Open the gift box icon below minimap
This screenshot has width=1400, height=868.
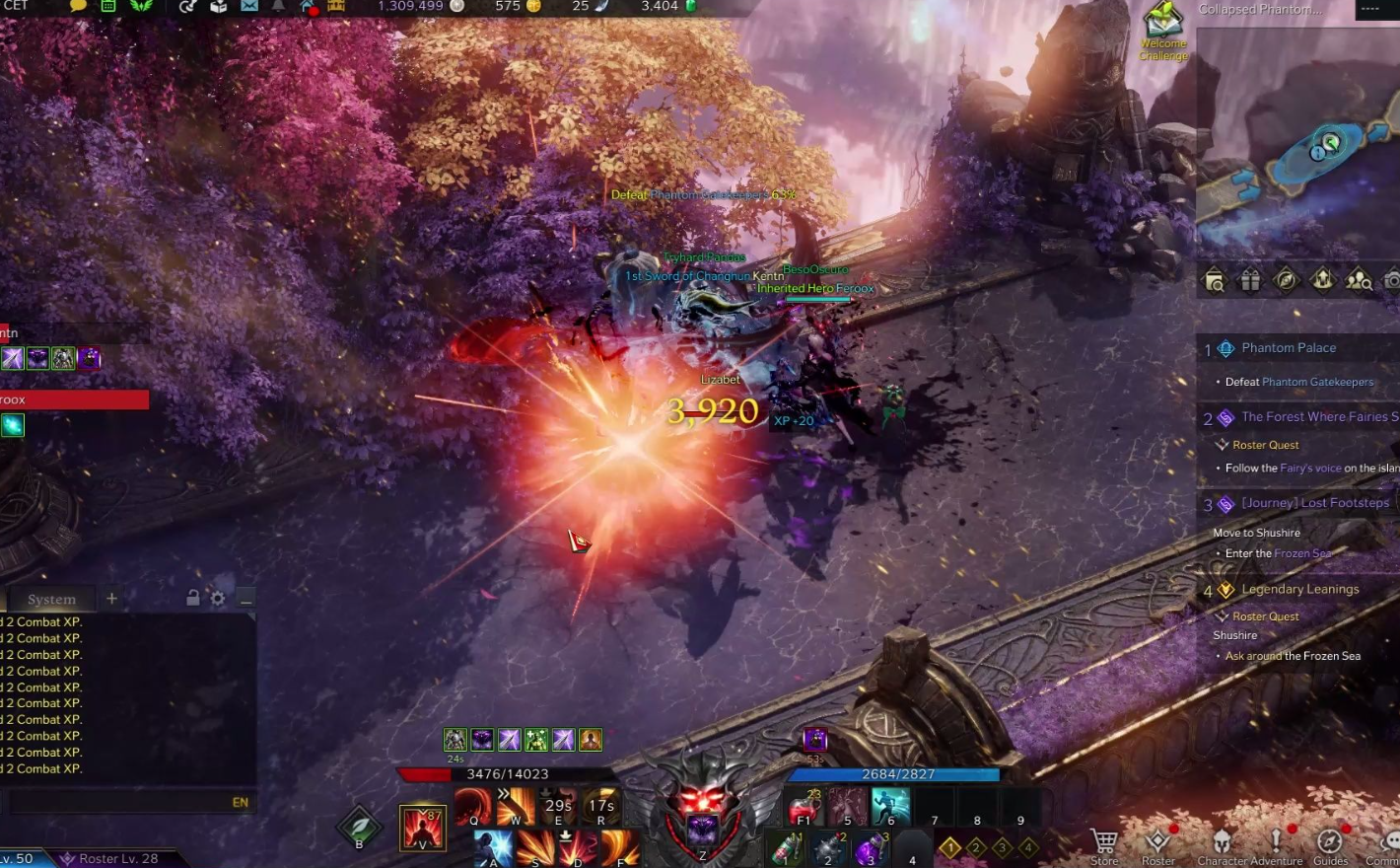pyautogui.click(x=1250, y=281)
